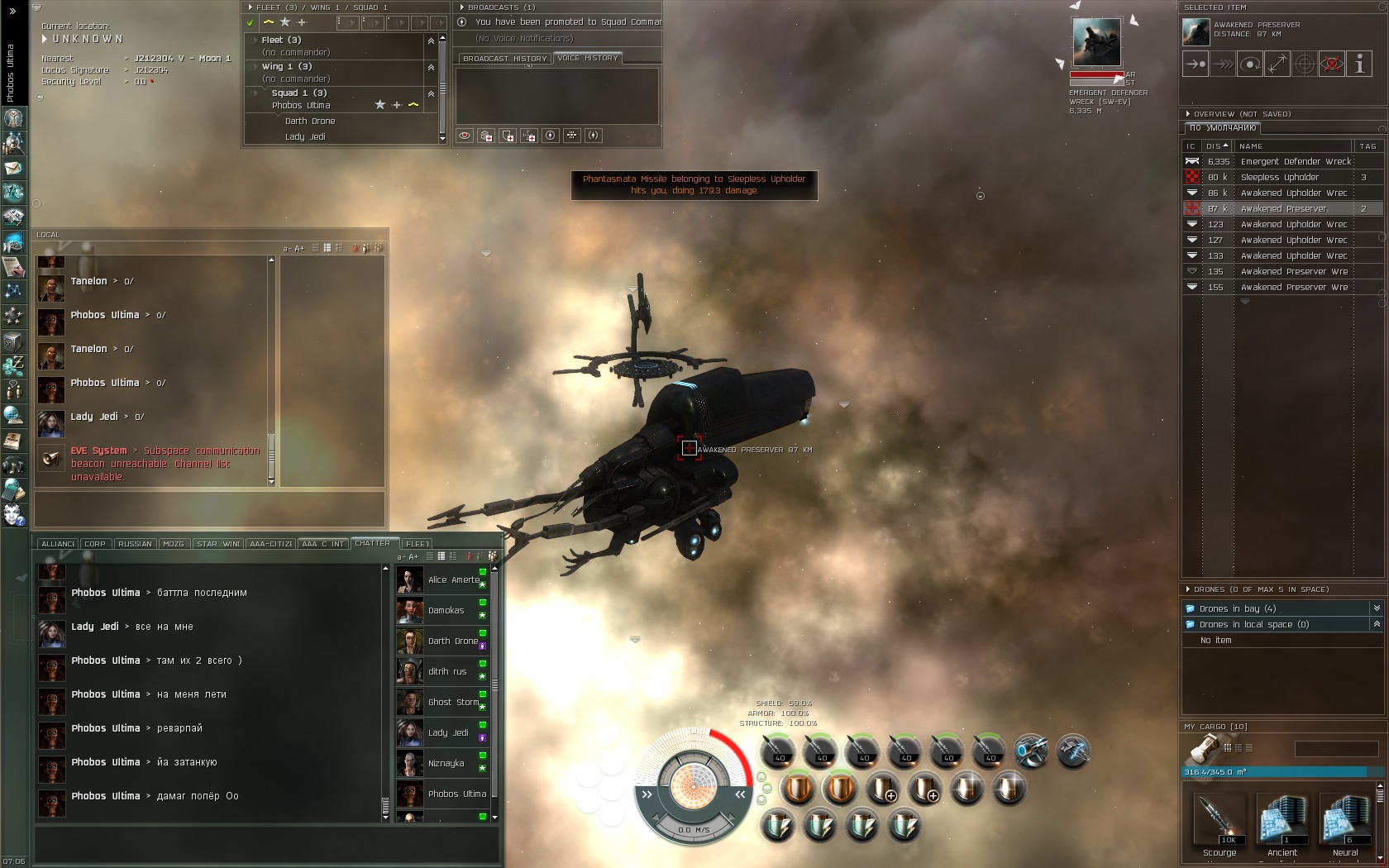Screen dimensions: 1389x868
Task: Switch to the Fleet chat tab
Action: pyautogui.click(x=418, y=544)
